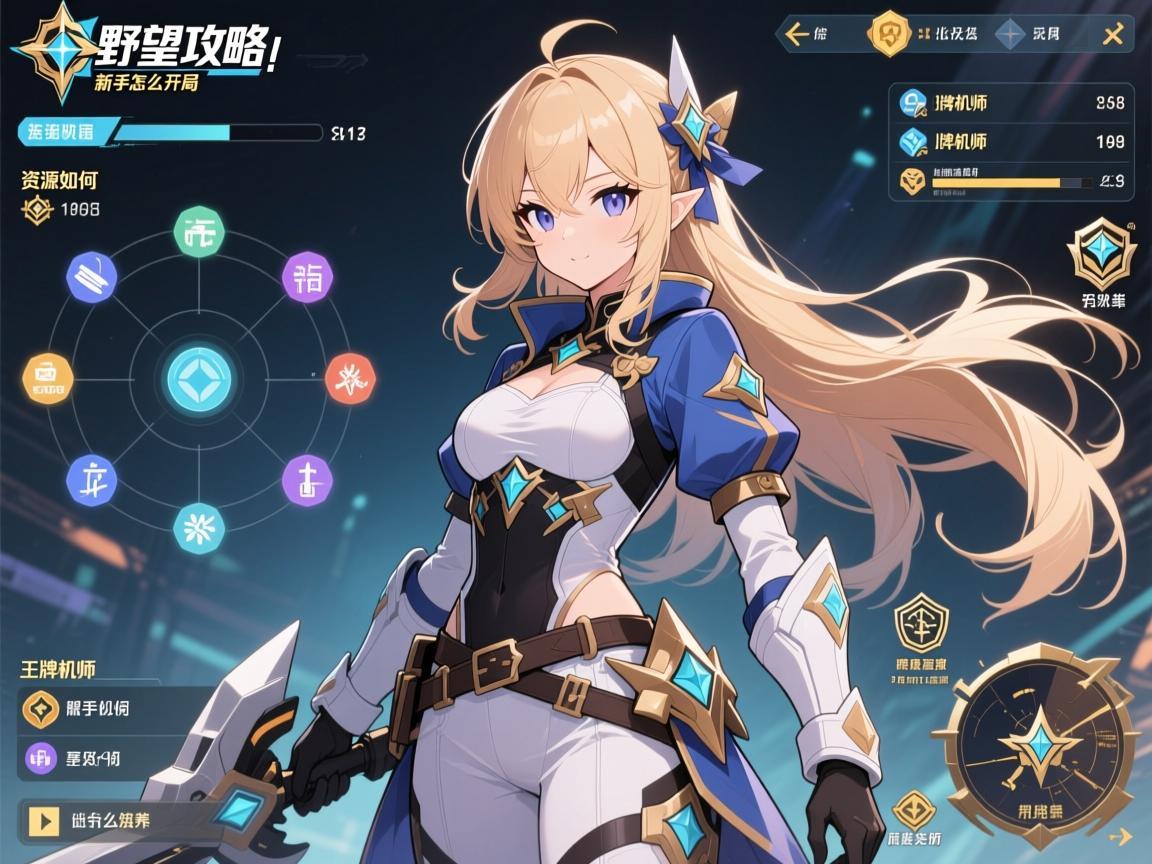Switch to the gold shield emblem tab

[x=888, y=35]
